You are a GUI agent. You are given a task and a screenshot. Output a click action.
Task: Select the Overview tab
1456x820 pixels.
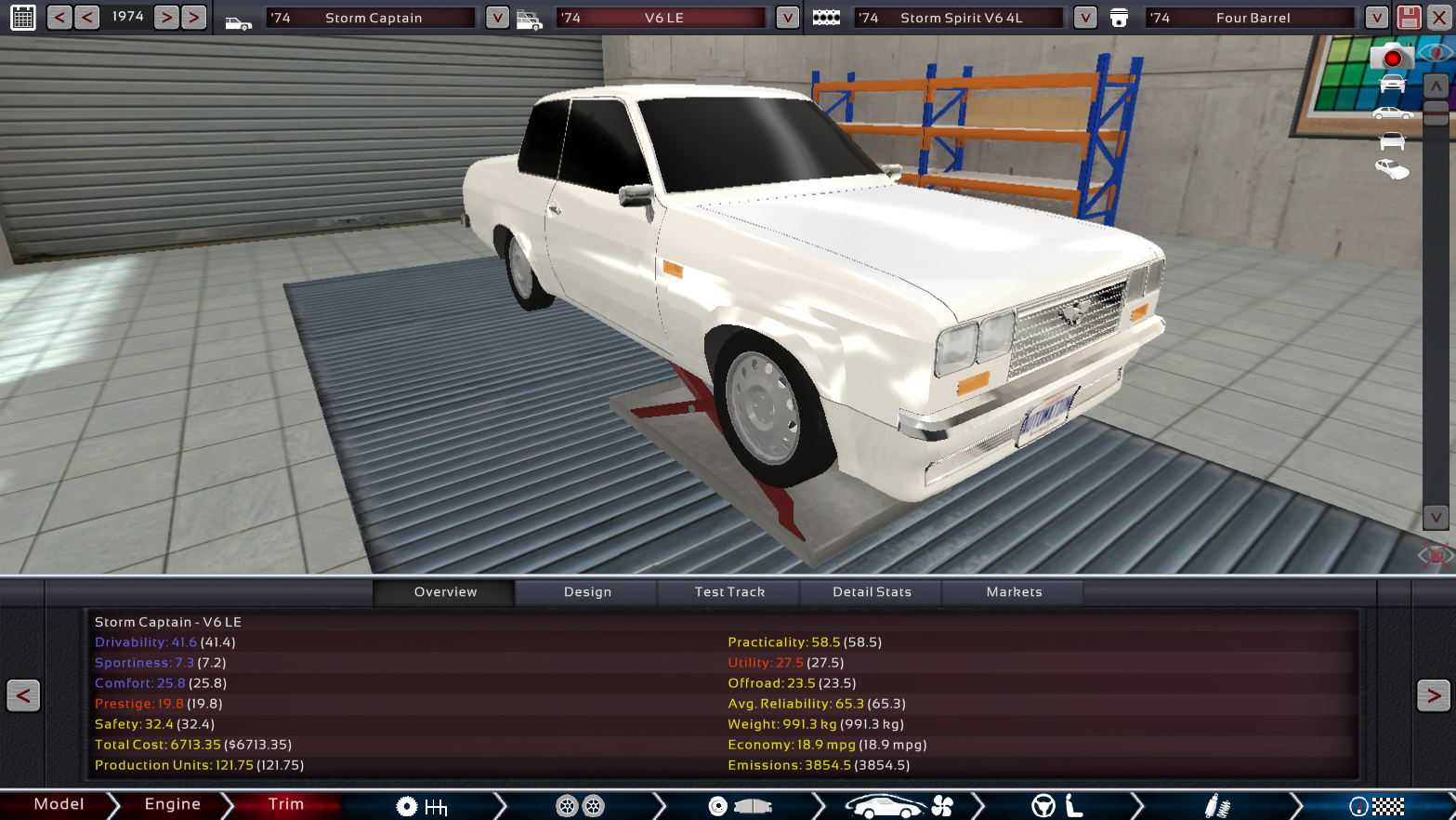[x=445, y=592]
